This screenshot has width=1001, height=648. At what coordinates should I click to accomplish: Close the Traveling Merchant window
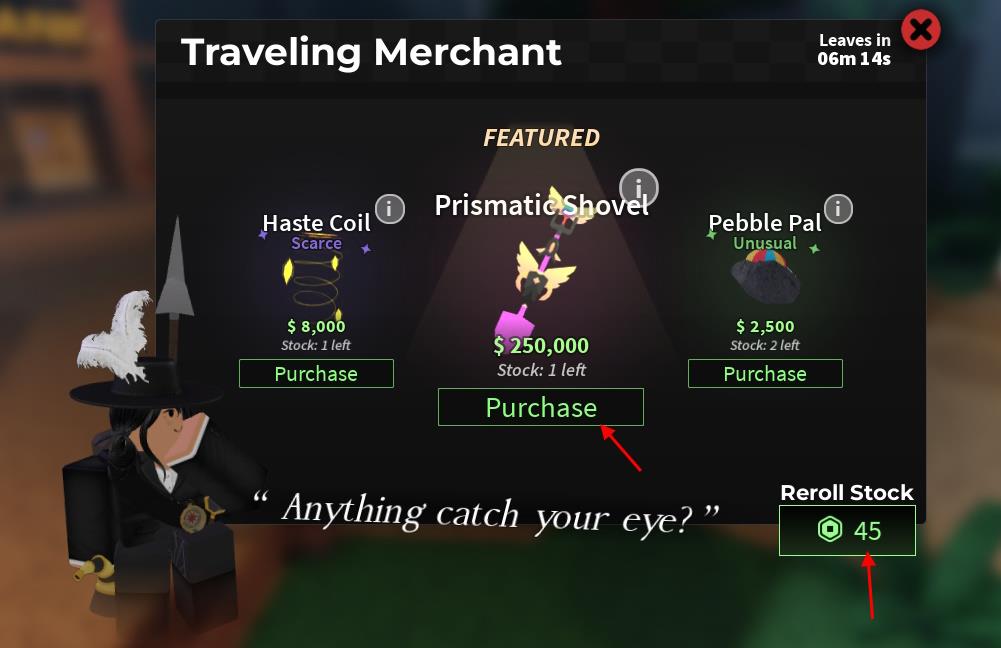coord(920,31)
